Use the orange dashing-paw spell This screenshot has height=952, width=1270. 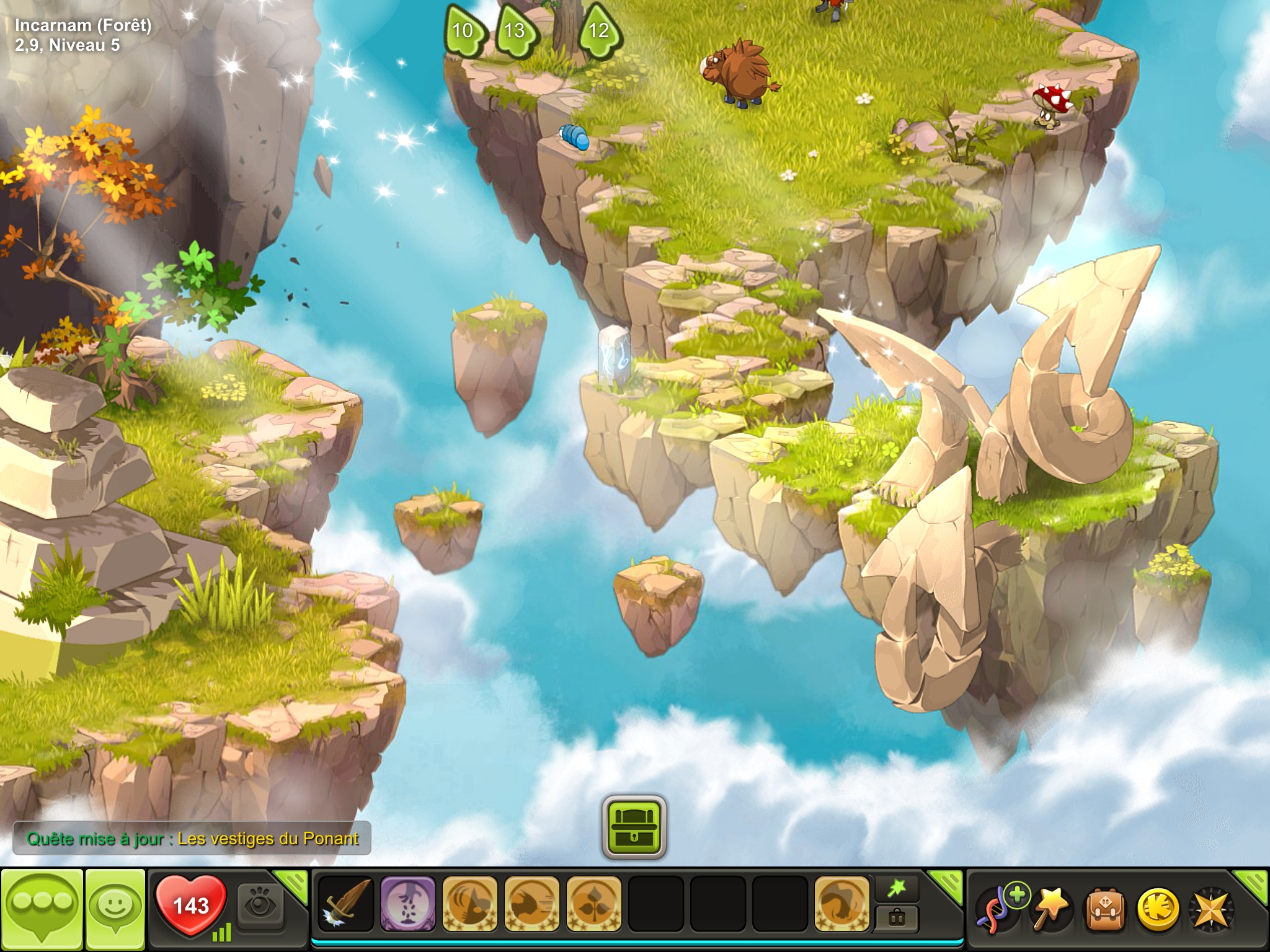click(531, 904)
